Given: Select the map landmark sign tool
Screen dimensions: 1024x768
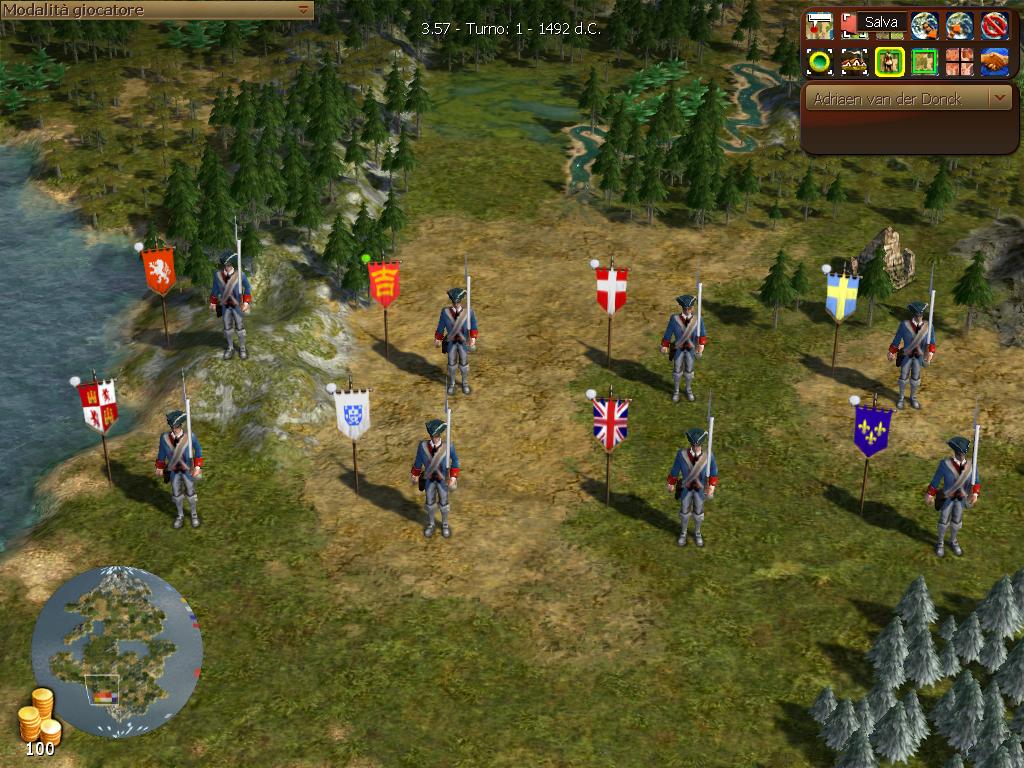Looking at the screenshot, I should (820, 24).
